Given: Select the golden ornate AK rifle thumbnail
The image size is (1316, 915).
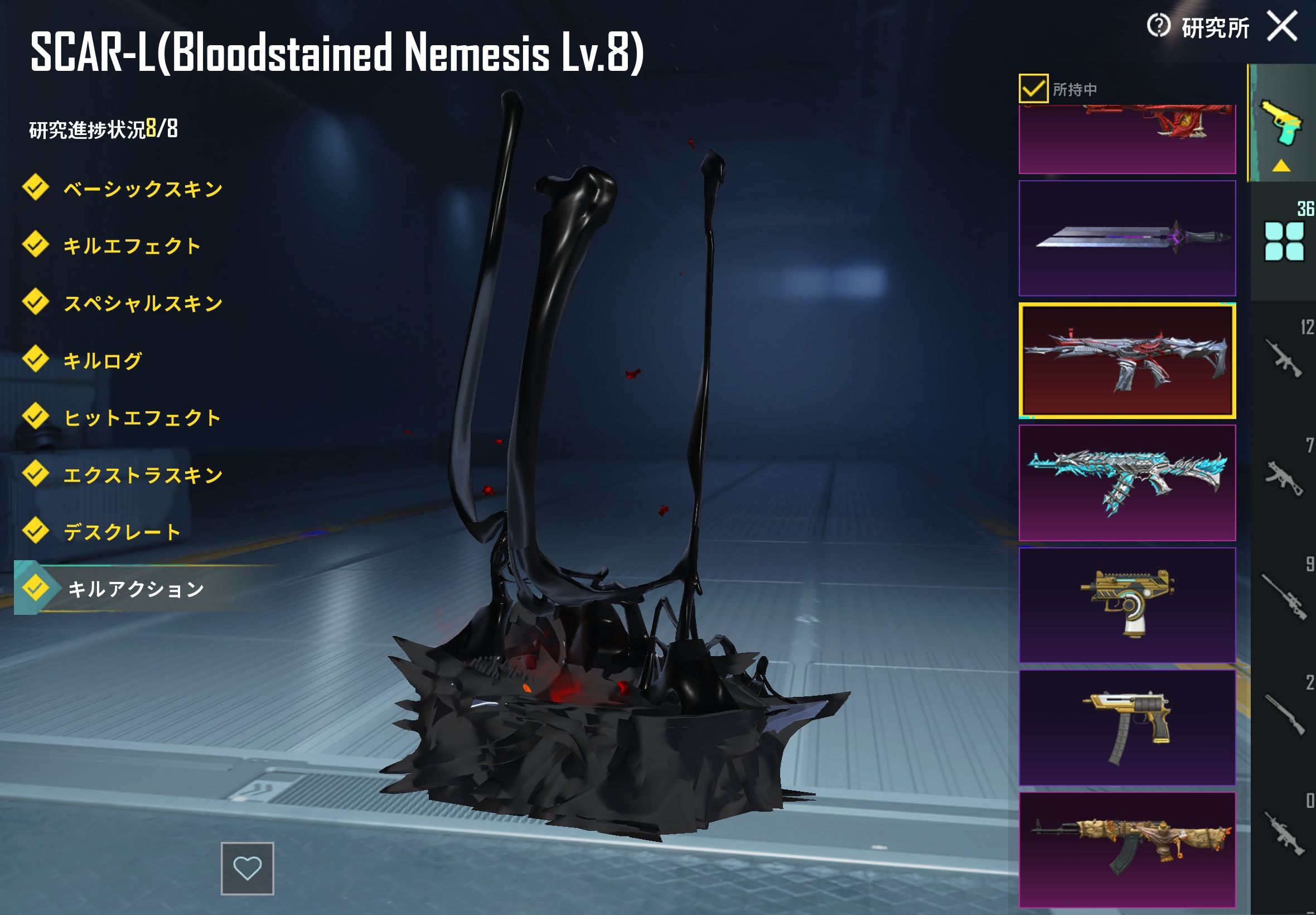Looking at the screenshot, I should pyautogui.click(x=1126, y=849).
